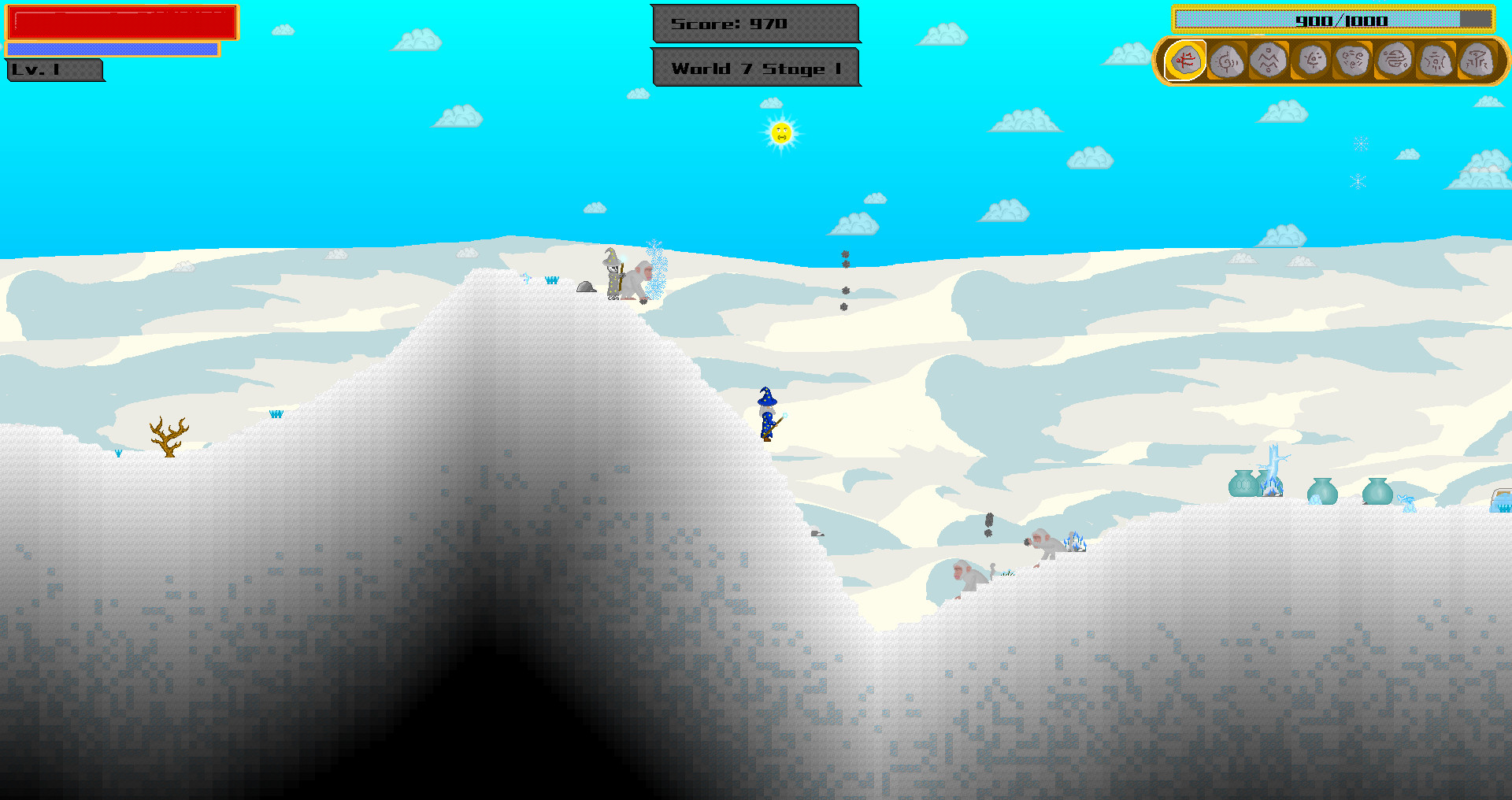Select the planet-like rune in the hotbar
The image size is (1512, 800).
(1395, 59)
